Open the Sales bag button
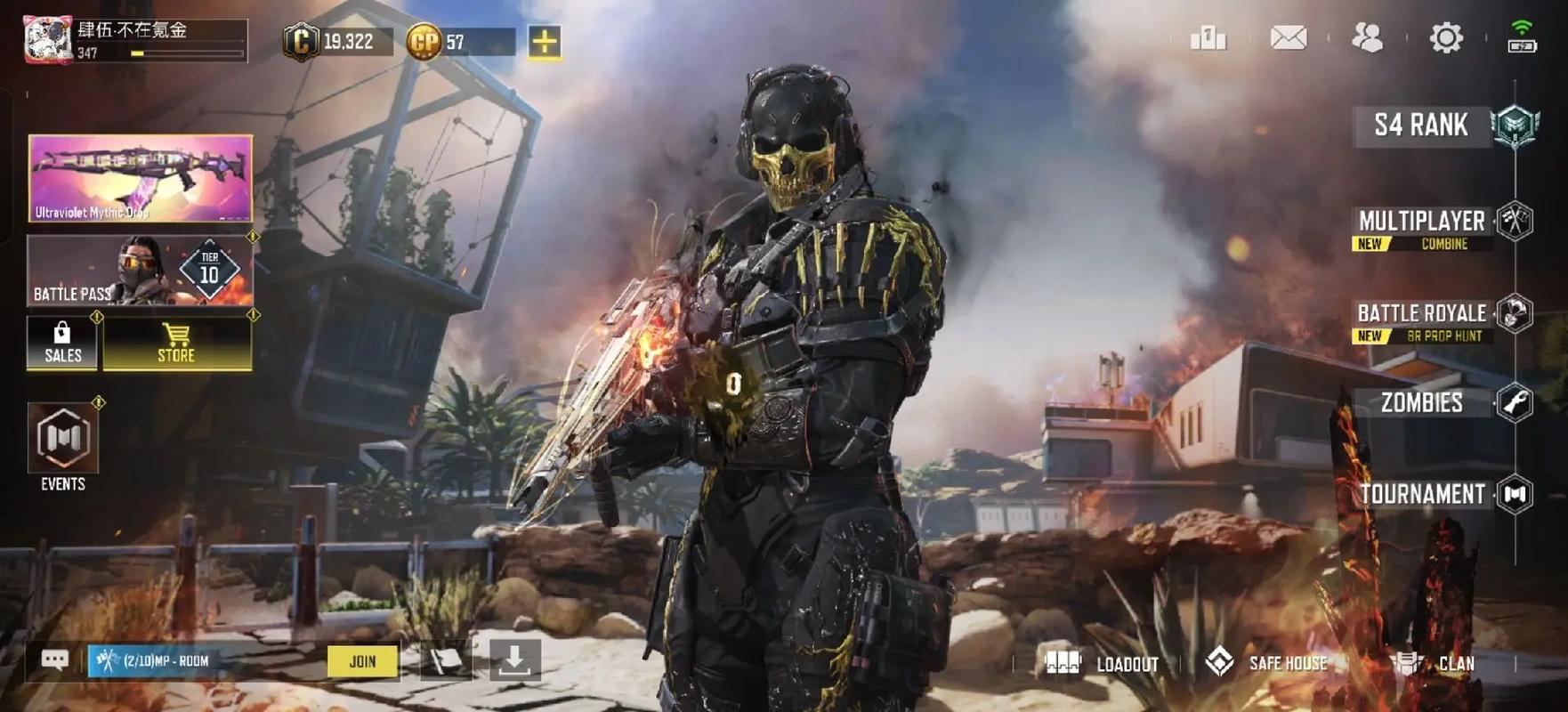The height and width of the screenshot is (712, 1568). 62,343
